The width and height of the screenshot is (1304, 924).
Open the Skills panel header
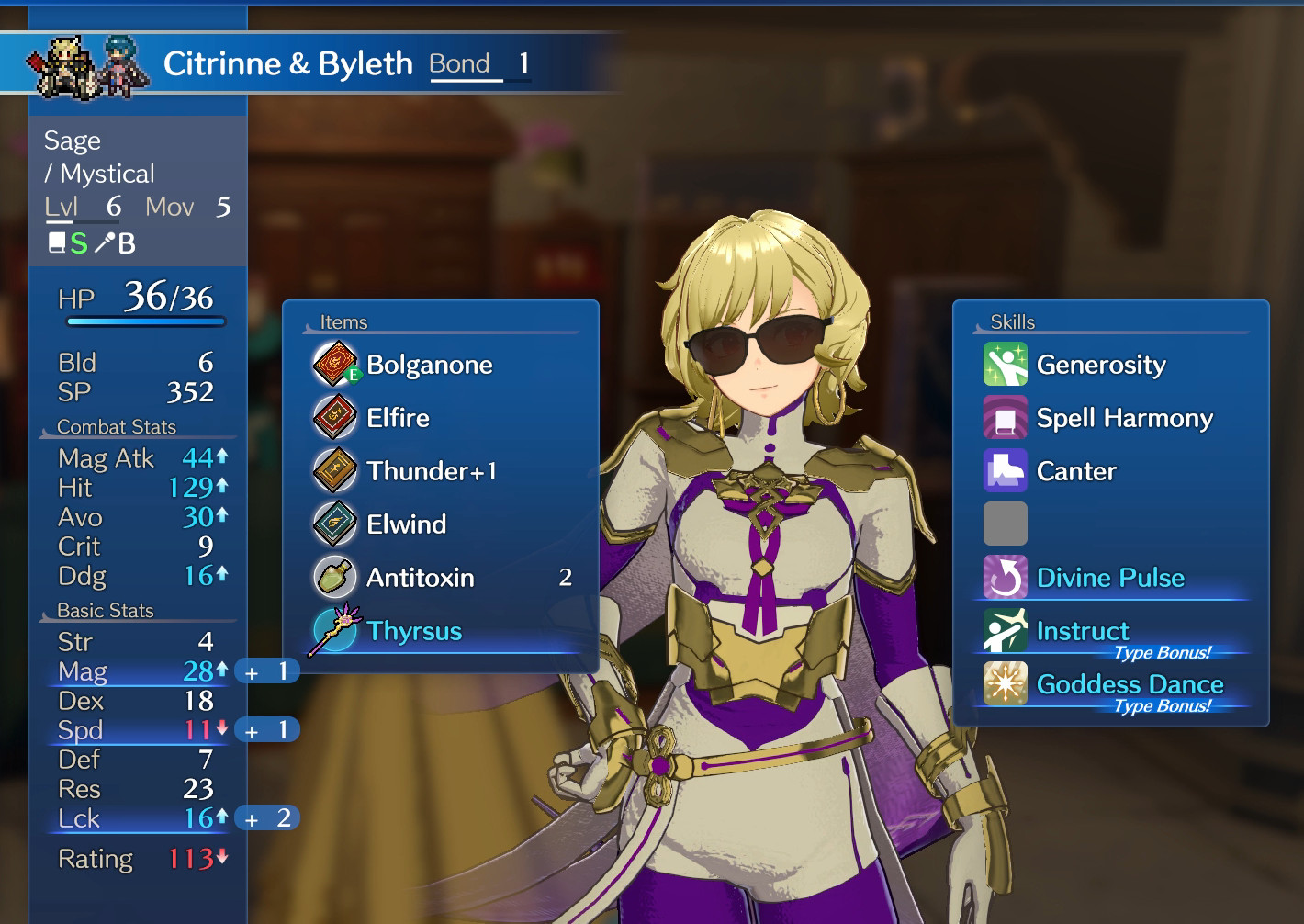pyautogui.click(x=1013, y=322)
